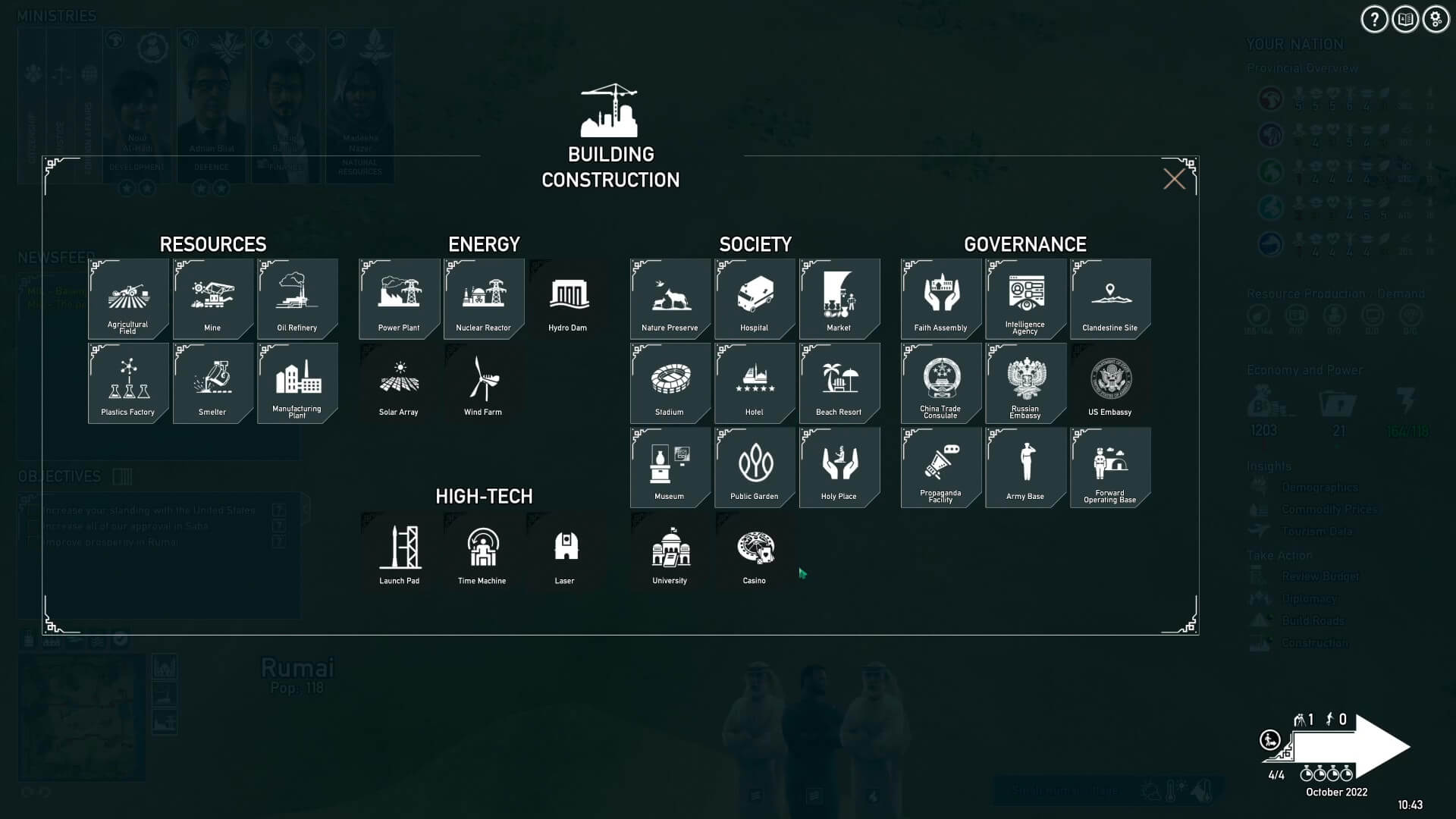
Task: Select the Launch Pad building
Action: pyautogui.click(x=400, y=551)
